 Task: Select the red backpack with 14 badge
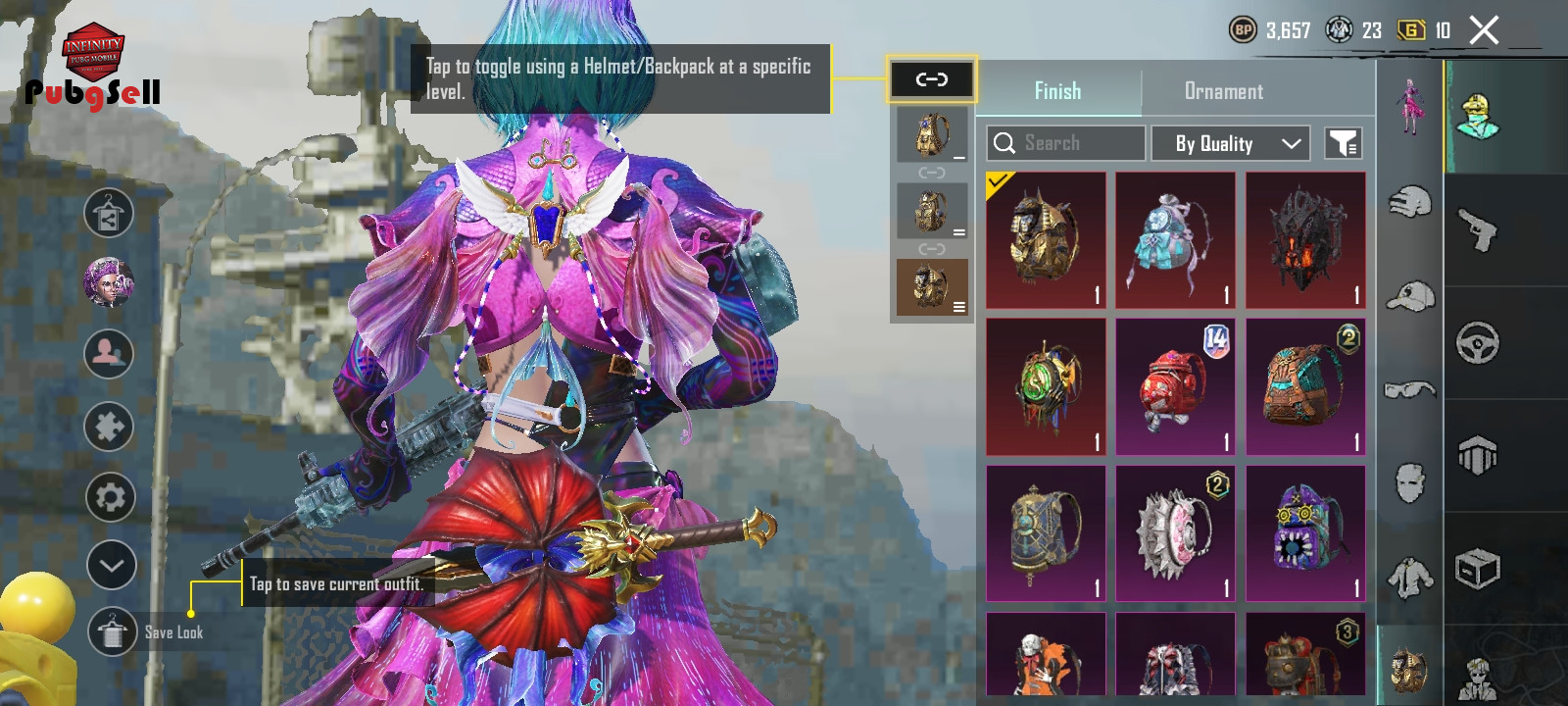[x=1175, y=387]
